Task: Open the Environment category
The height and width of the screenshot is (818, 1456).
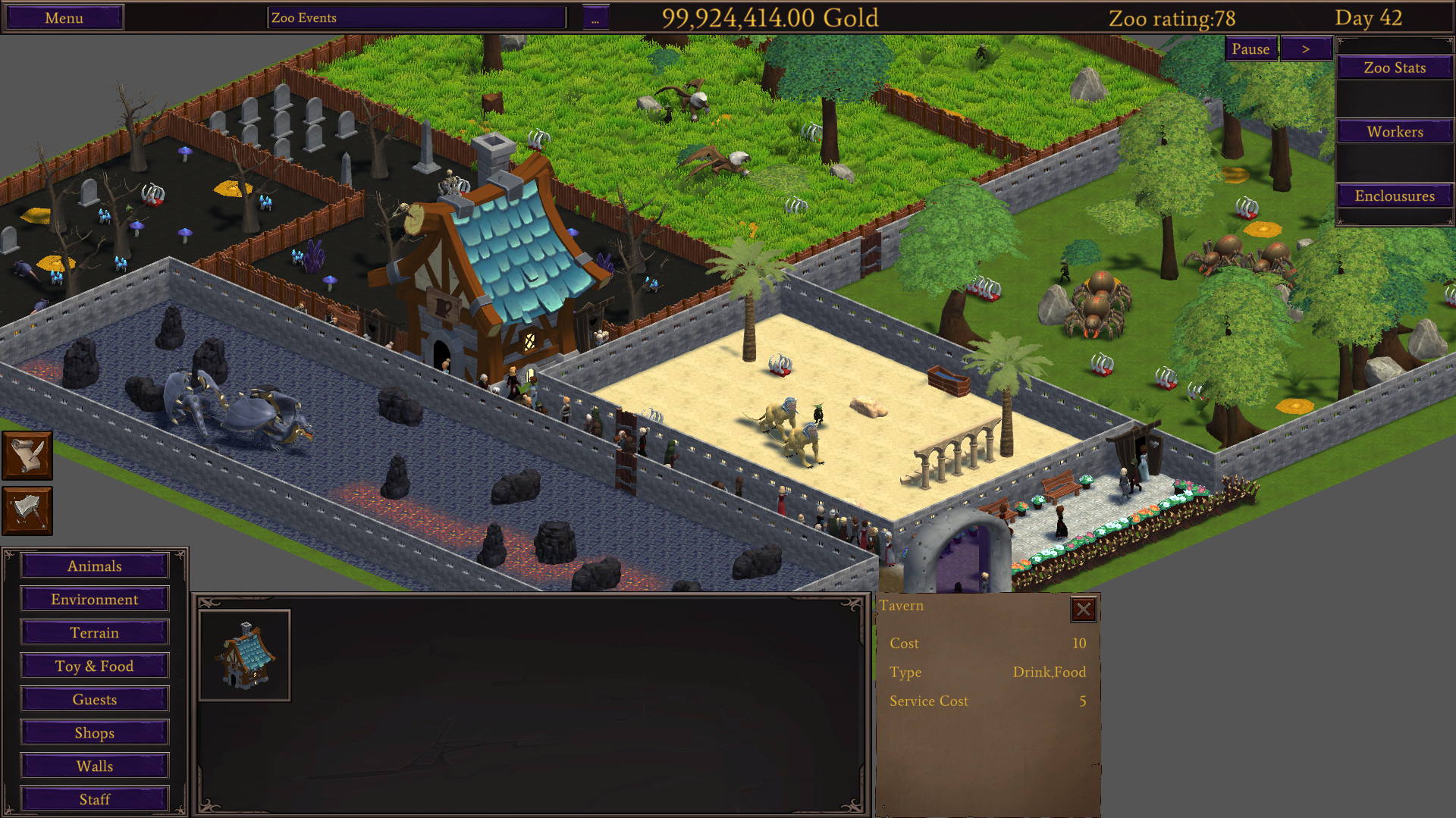Action: coord(94,599)
